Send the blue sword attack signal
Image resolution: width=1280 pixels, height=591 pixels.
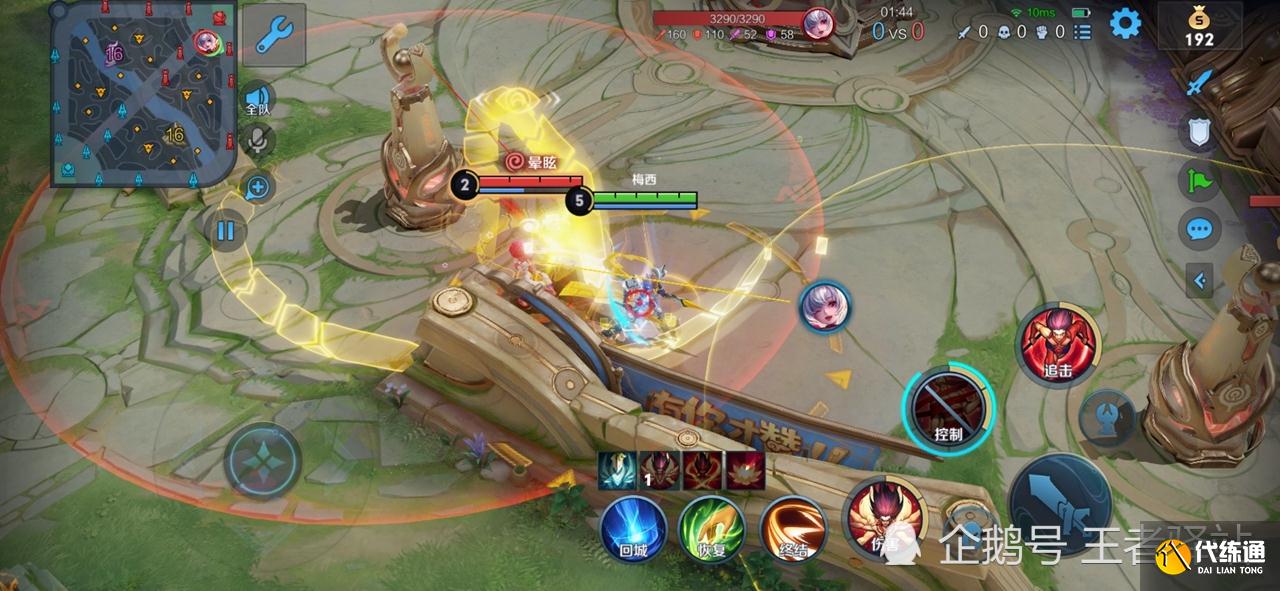(1199, 83)
